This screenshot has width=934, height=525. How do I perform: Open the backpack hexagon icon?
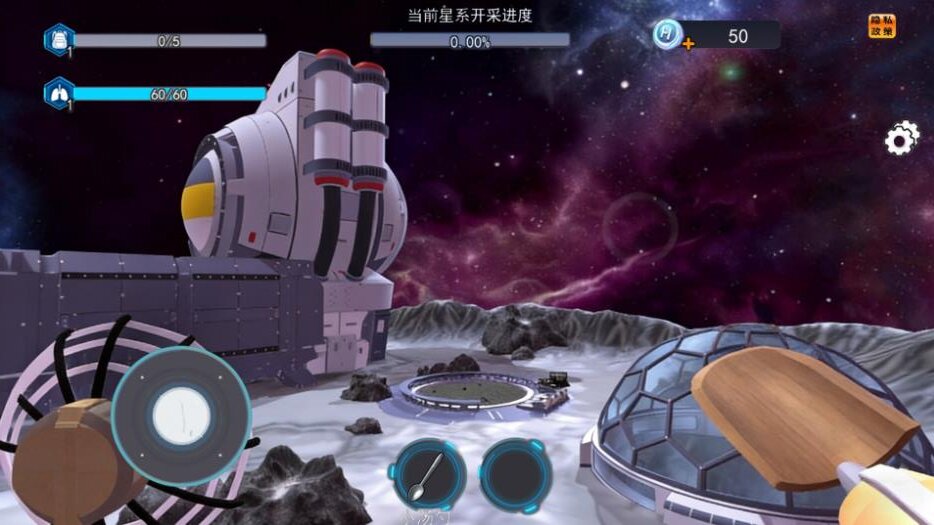click(58, 40)
